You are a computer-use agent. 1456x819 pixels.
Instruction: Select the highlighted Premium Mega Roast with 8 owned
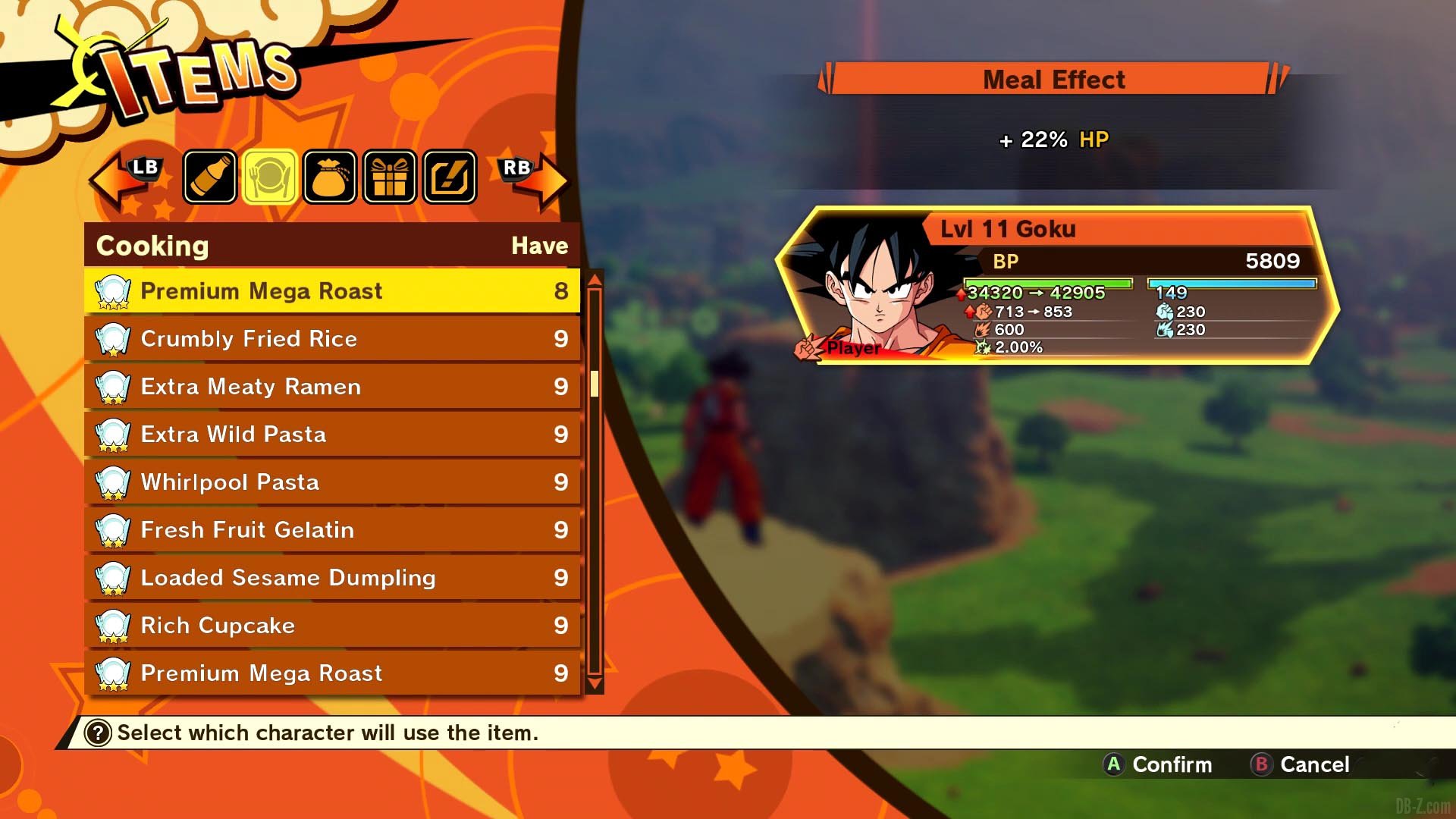[x=331, y=291]
